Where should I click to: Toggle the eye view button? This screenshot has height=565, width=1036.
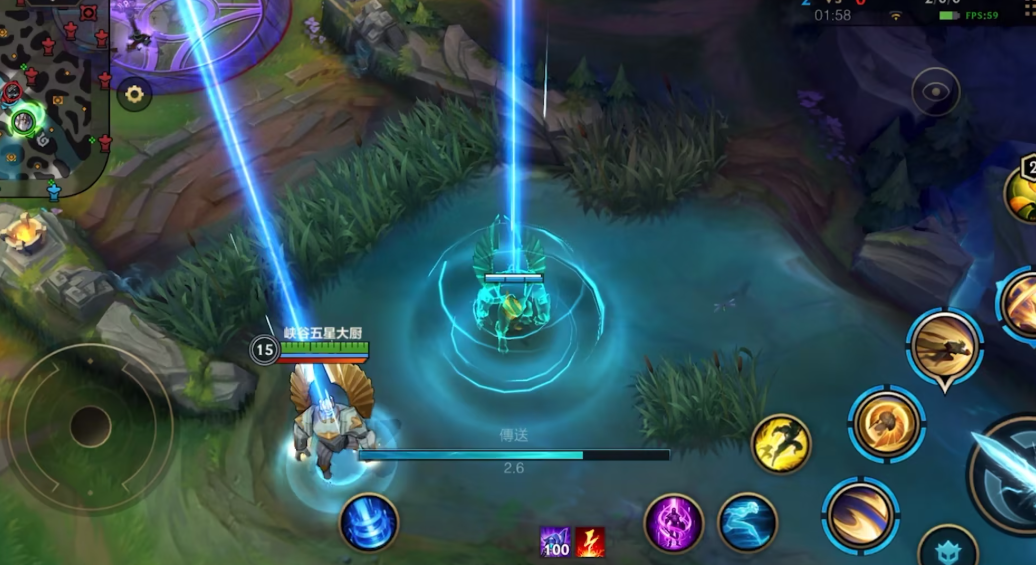935,92
